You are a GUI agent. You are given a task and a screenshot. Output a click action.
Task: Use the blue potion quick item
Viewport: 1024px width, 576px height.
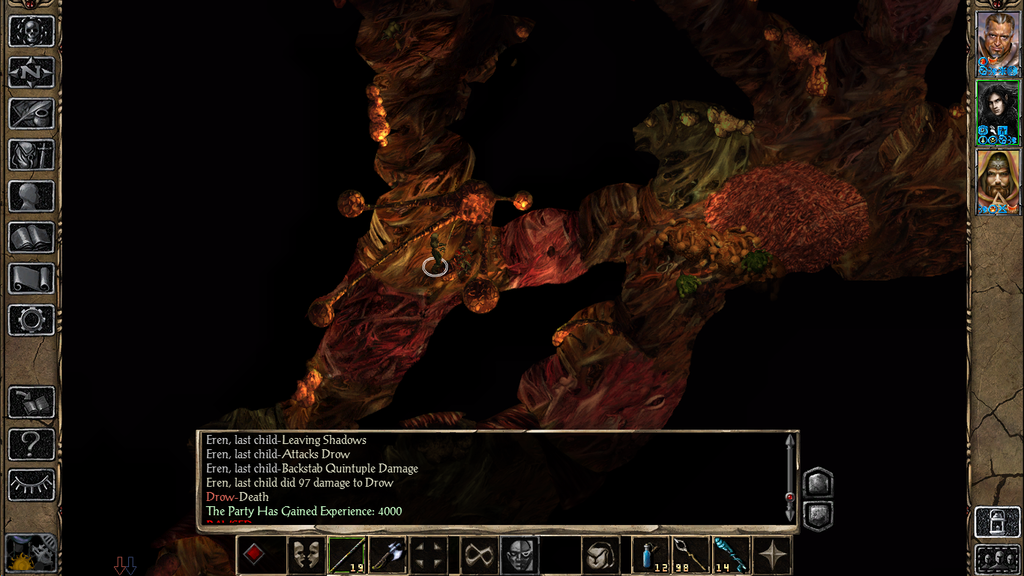click(653, 555)
